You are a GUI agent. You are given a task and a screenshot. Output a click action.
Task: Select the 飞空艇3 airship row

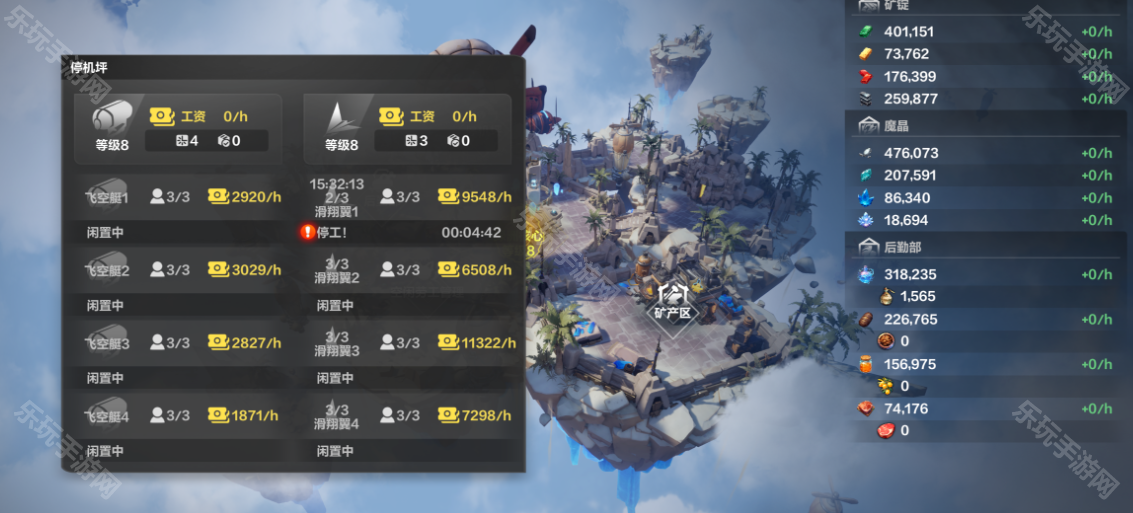[181, 343]
